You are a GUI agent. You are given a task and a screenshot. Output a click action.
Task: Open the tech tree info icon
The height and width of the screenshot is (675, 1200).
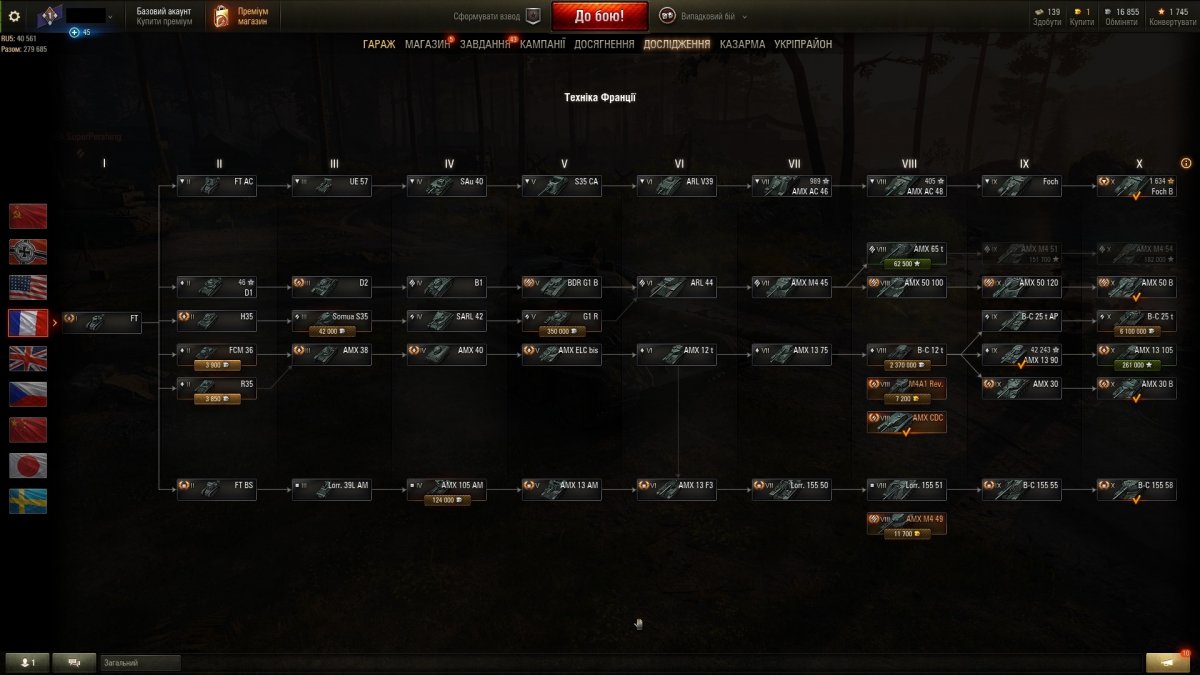point(1186,163)
